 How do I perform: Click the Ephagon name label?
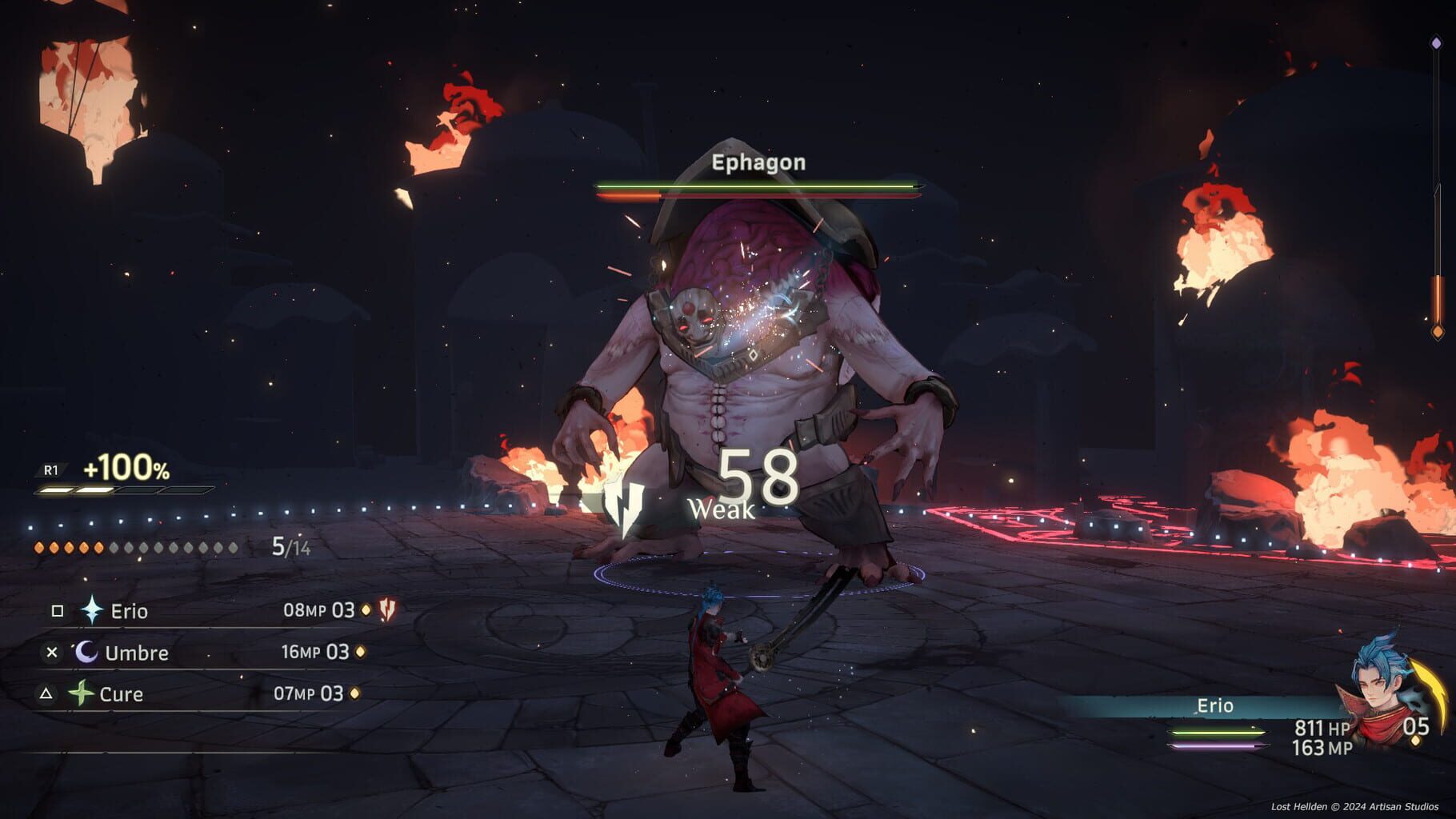click(x=757, y=164)
